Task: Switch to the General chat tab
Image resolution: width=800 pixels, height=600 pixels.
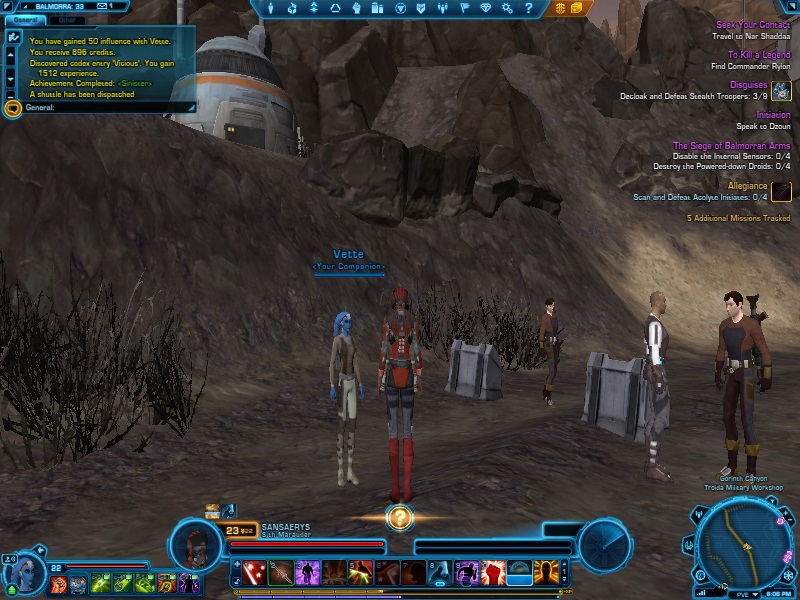Action: coord(25,20)
